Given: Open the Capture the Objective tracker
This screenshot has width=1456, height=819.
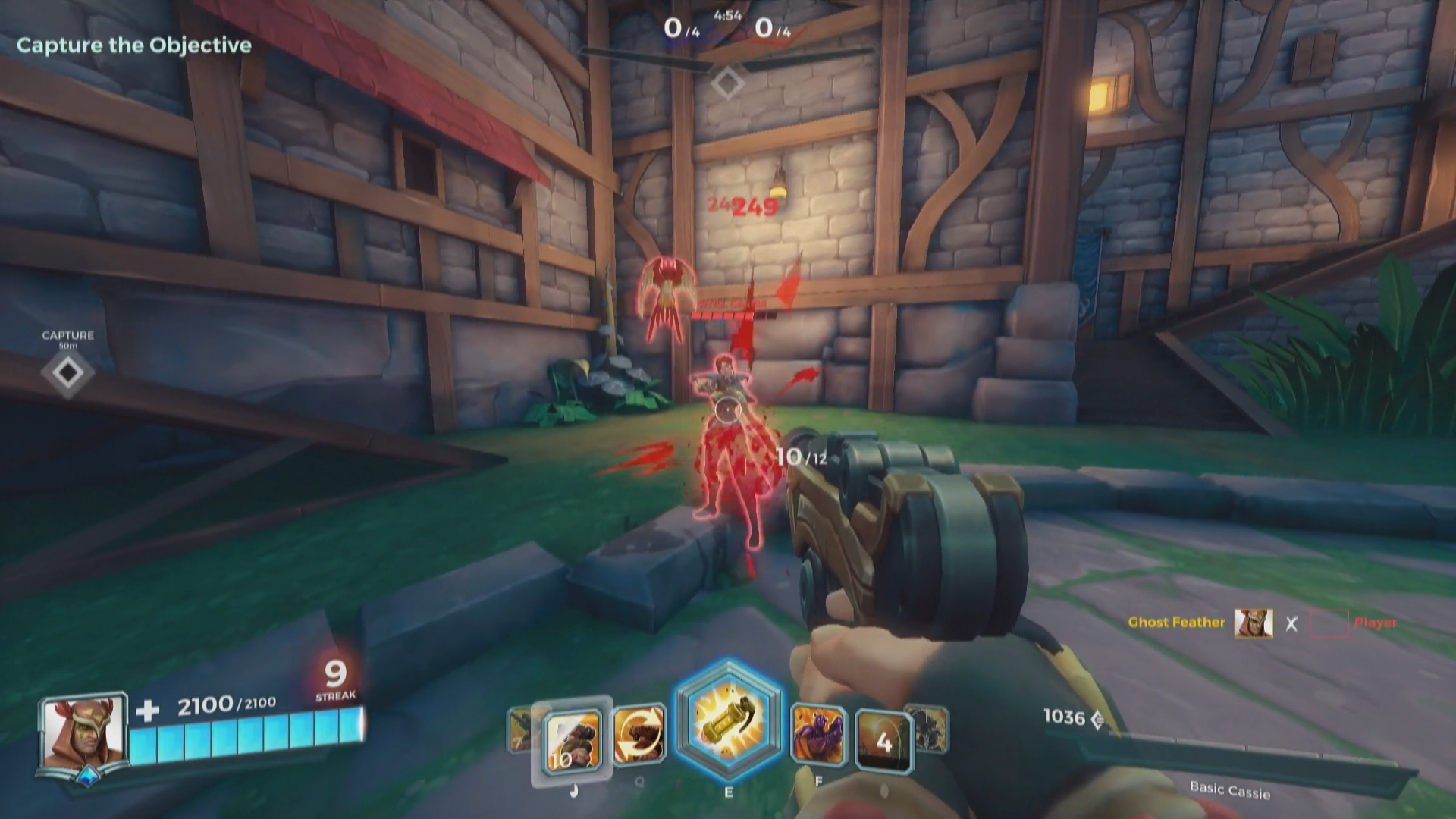Looking at the screenshot, I should coord(134,45).
